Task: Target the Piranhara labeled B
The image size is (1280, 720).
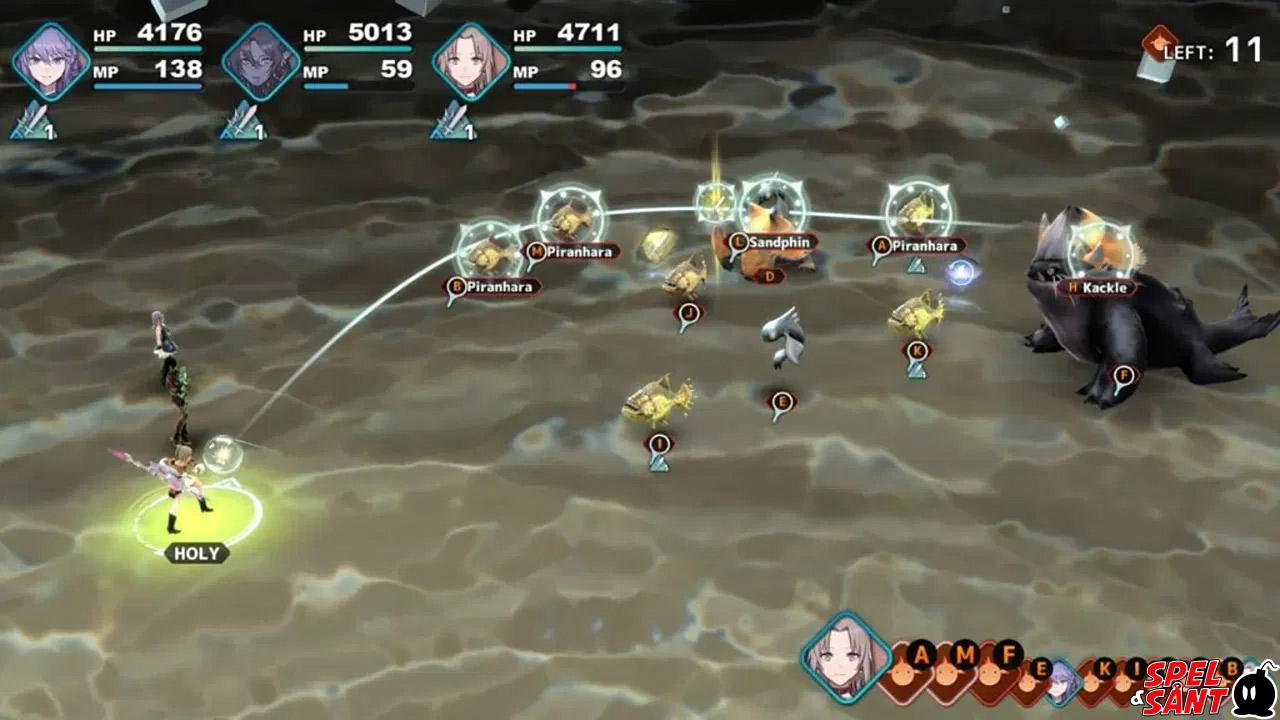Action: tap(492, 287)
